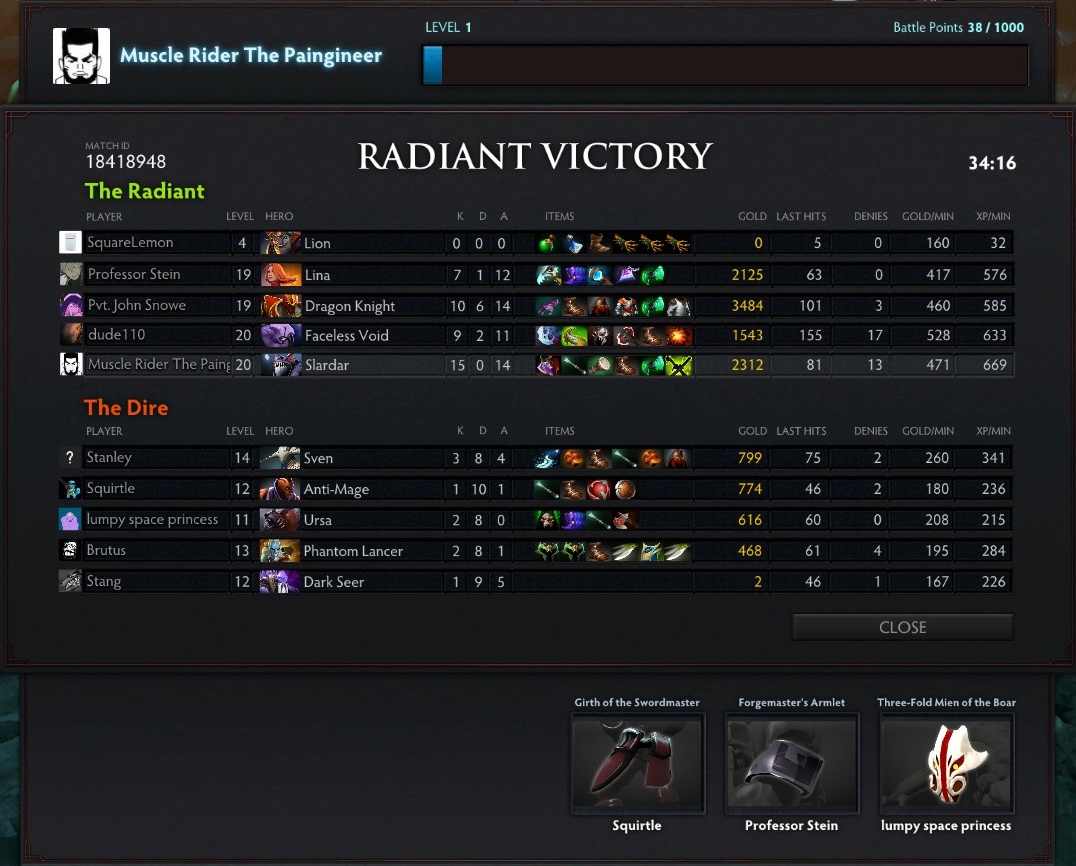Select the Lion hero portrait
This screenshot has width=1076, height=866.
tap(281, 243)
